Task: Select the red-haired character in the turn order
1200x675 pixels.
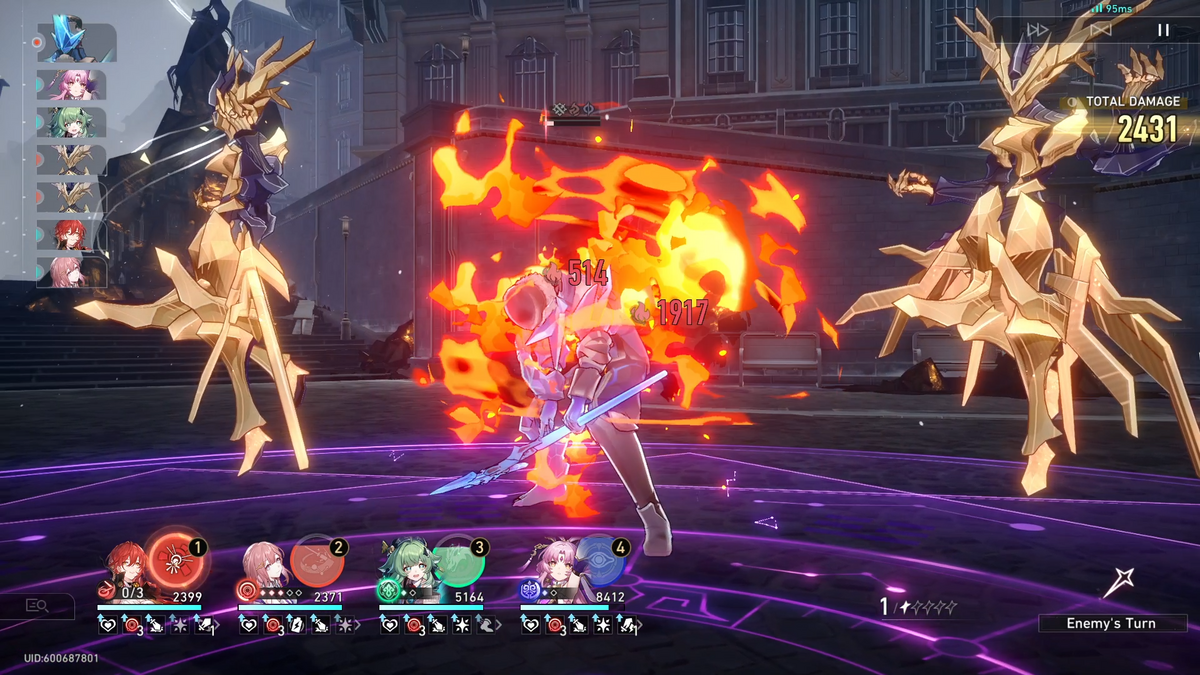Action: click(x=72, y=235)
